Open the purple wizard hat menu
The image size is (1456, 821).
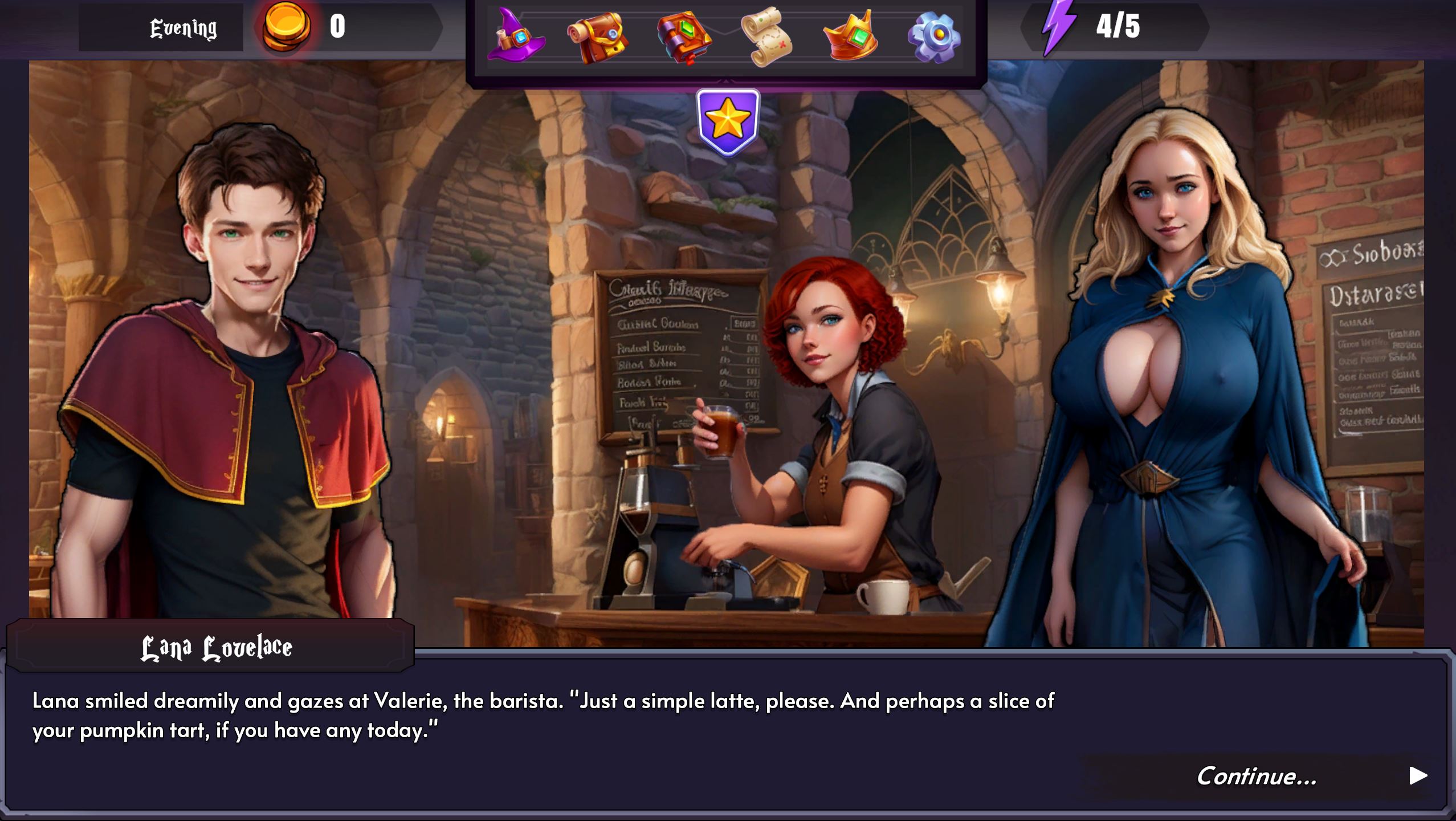515,35
